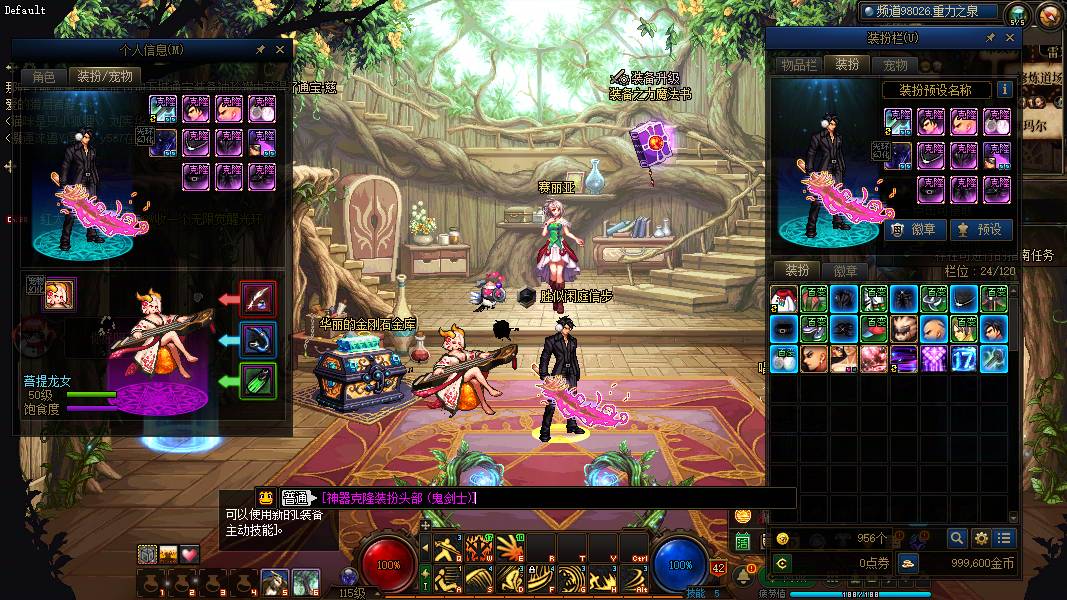Select the pet's red feather equipment slot

tap(259, 298)
